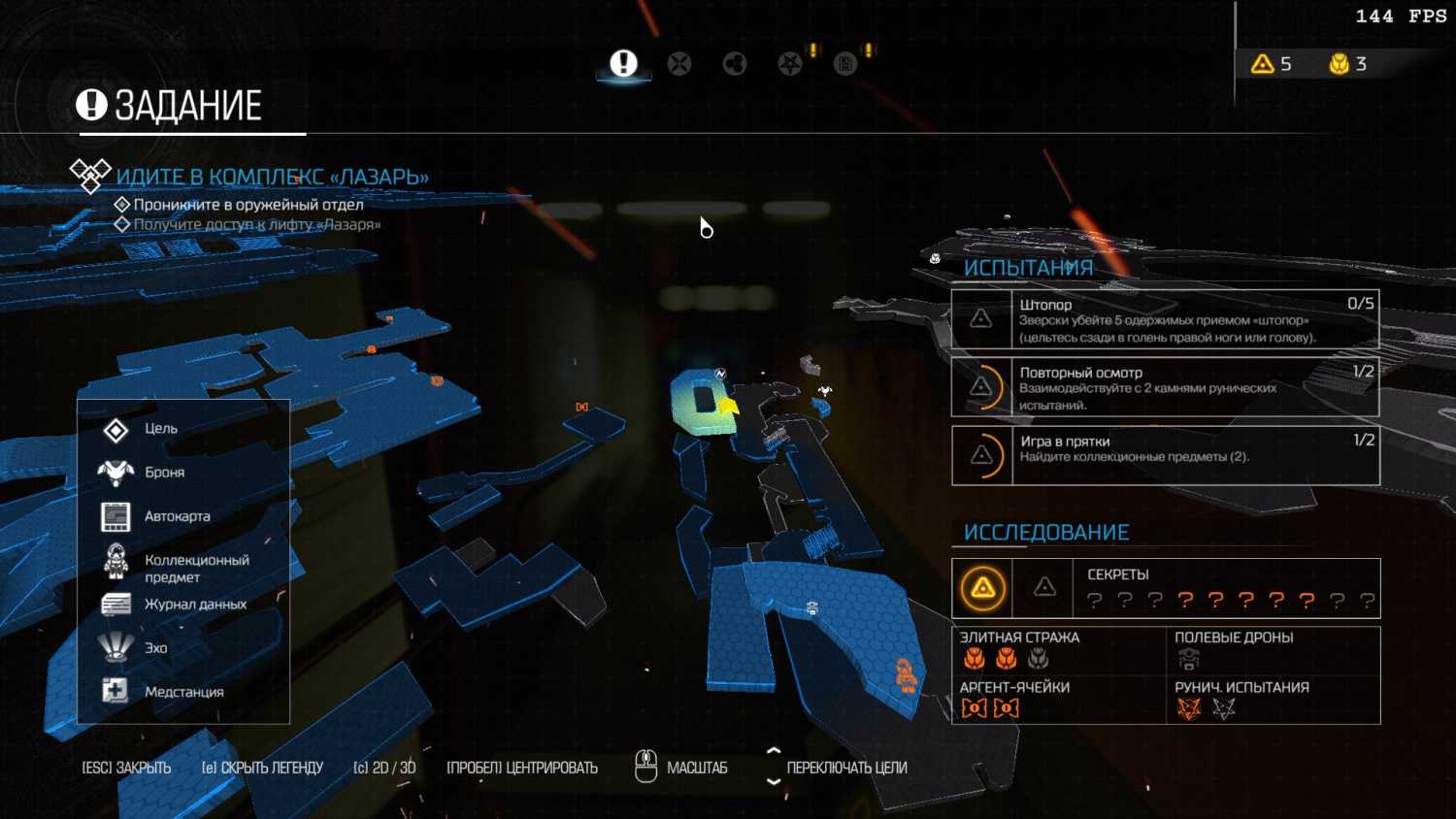Screen dimensions: 1456x819
Task: Select the «Игра в прятки» challenge
Action: pos(1165,455)
